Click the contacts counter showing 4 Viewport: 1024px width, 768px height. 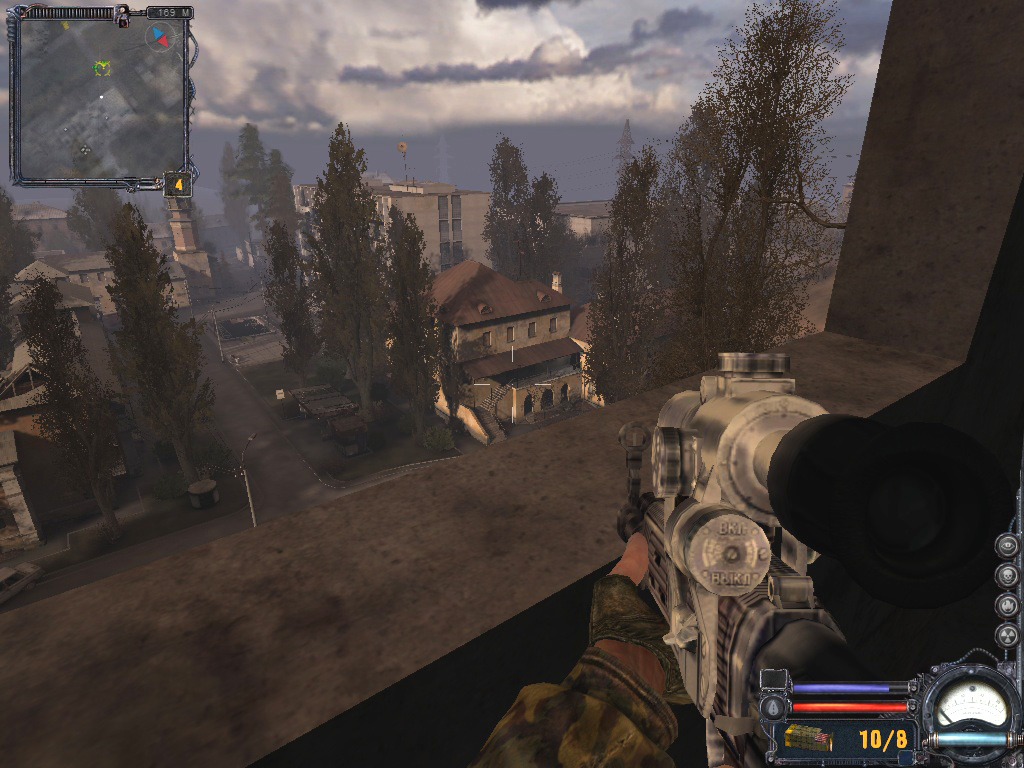coord(177,184)
